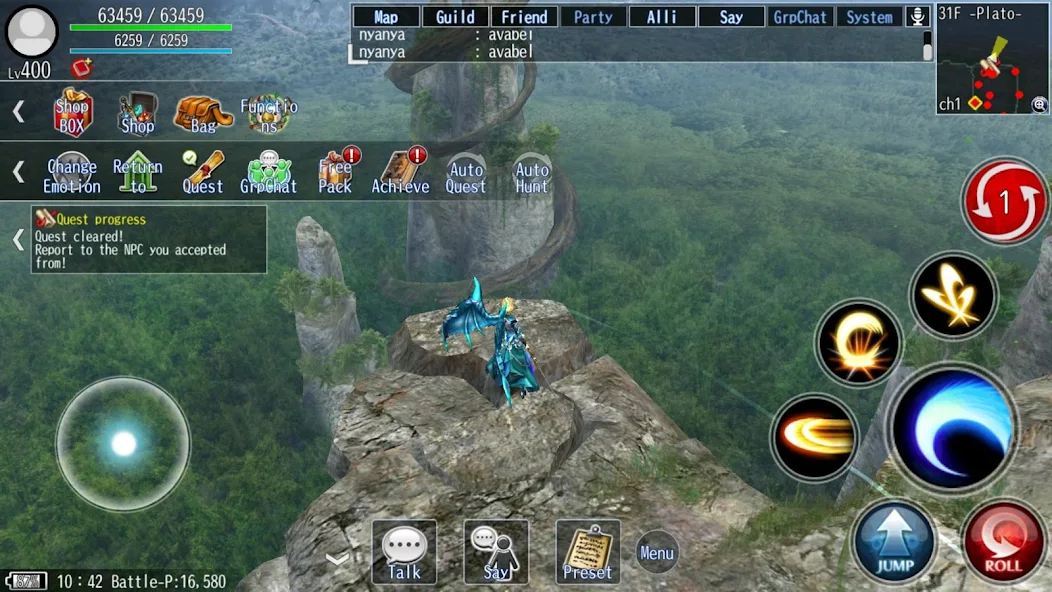Open the 31F Plato minimap
1052x592 pixels.
click(x=993, y=58)
